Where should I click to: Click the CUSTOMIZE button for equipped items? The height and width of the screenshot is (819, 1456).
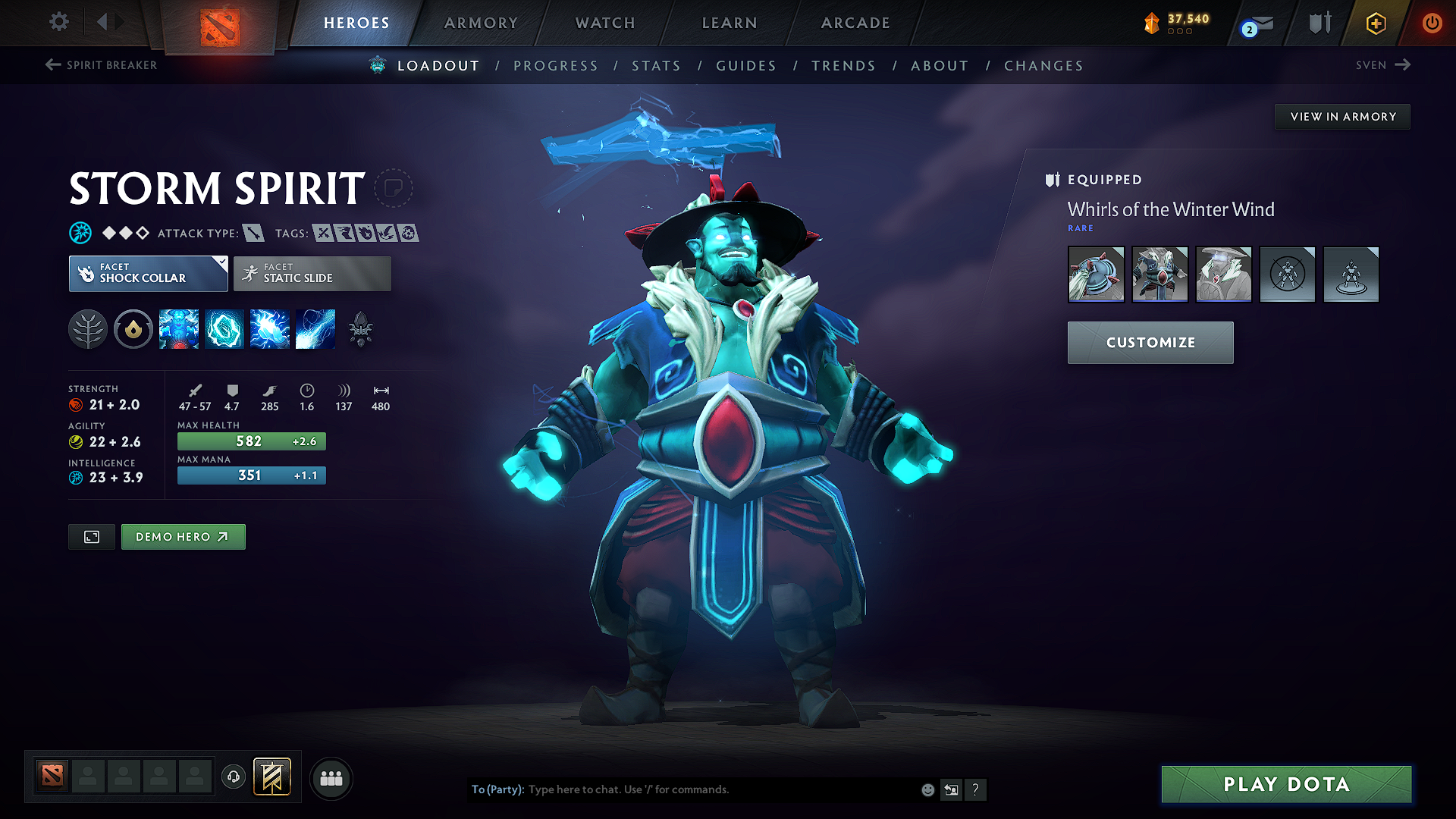(x=1150, y=342)
